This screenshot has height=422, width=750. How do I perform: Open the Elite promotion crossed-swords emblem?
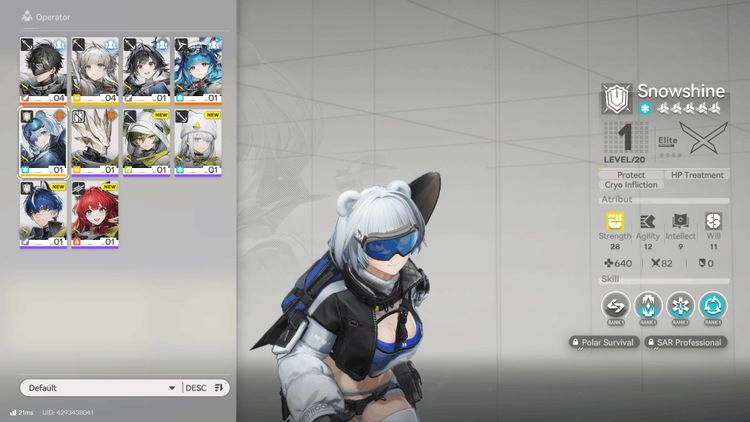tap(702, 139)
